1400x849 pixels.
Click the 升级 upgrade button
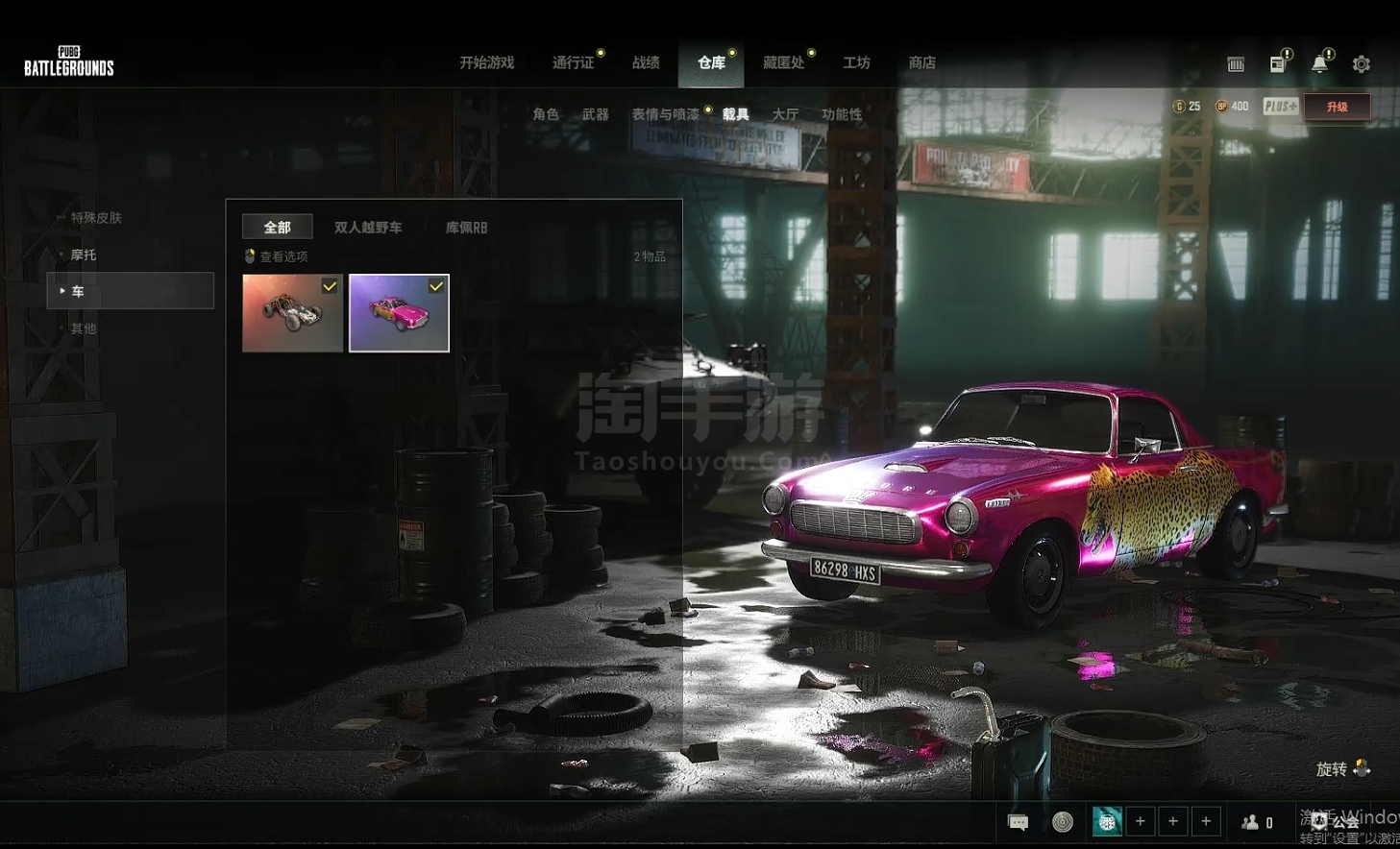1337,107
